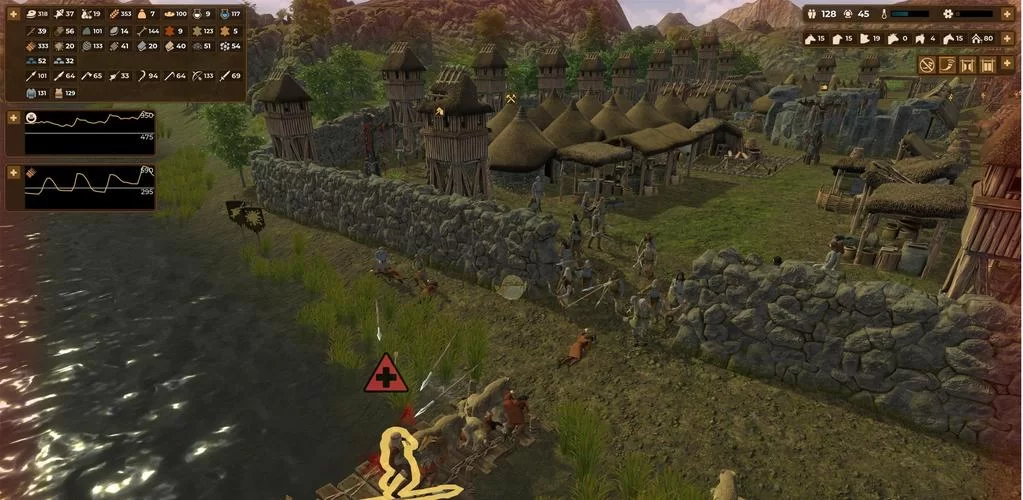Click the red medical cross alert triangle

[x=385, y=375]
